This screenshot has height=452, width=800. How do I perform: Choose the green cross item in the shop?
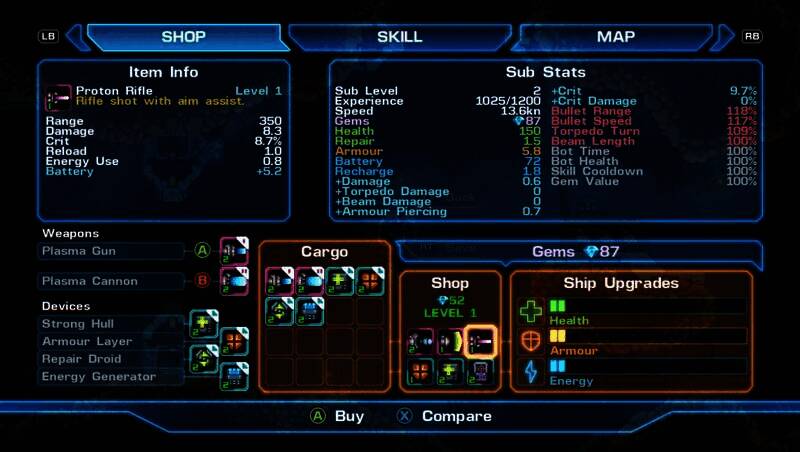(451, 371)
